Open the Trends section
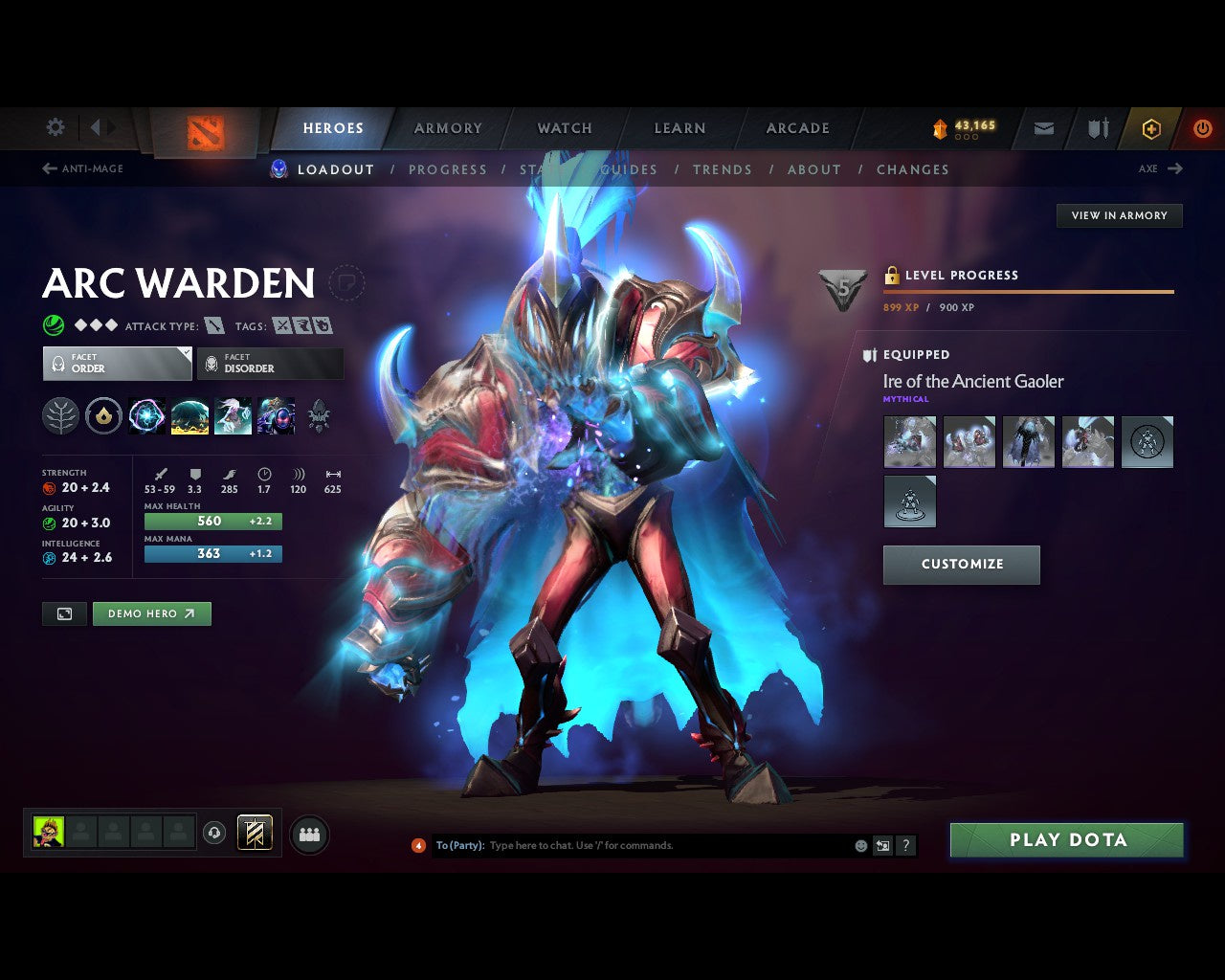 click(723, 169)
